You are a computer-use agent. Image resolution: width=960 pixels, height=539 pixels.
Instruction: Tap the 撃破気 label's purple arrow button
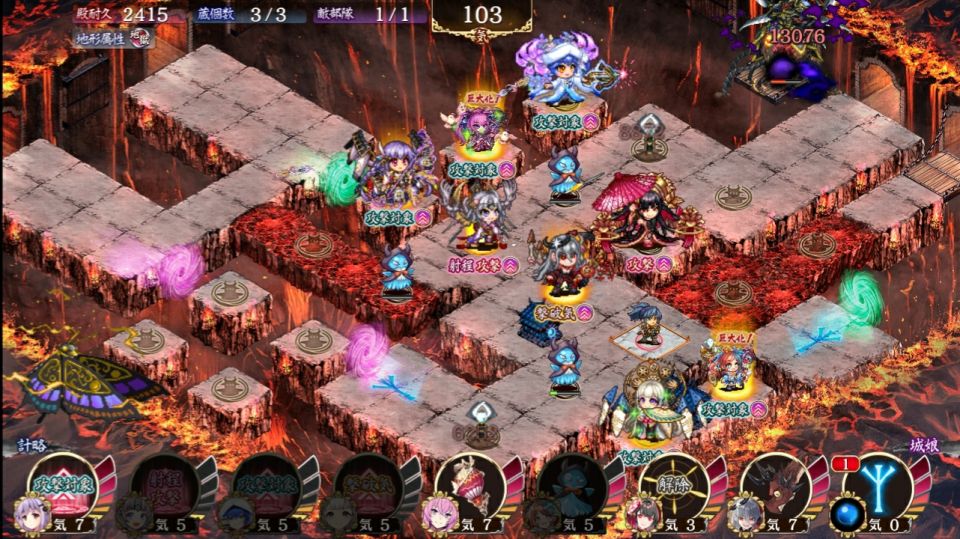click(585, 312)
